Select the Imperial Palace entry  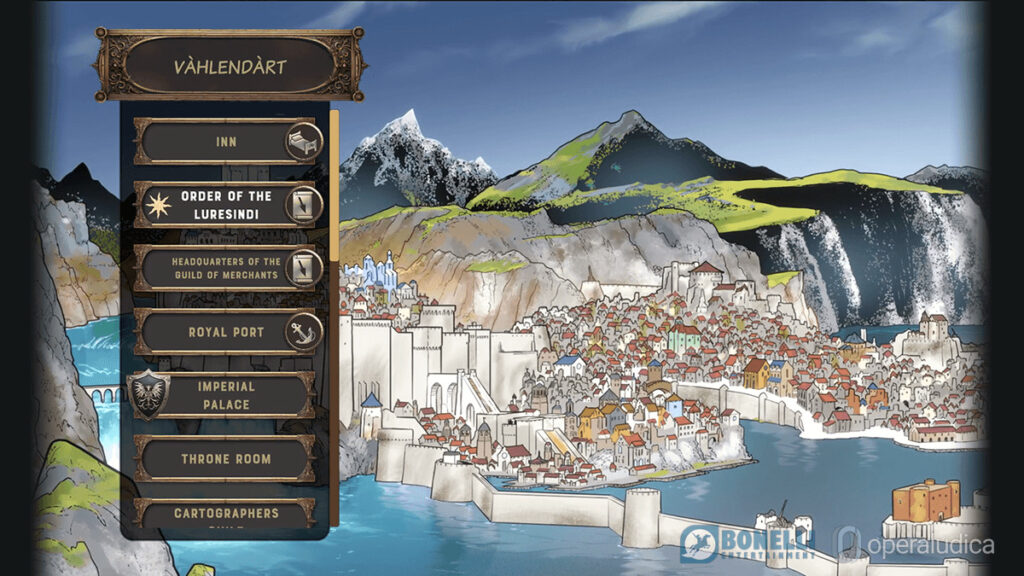pyautogui.click(x=224, y=395)
